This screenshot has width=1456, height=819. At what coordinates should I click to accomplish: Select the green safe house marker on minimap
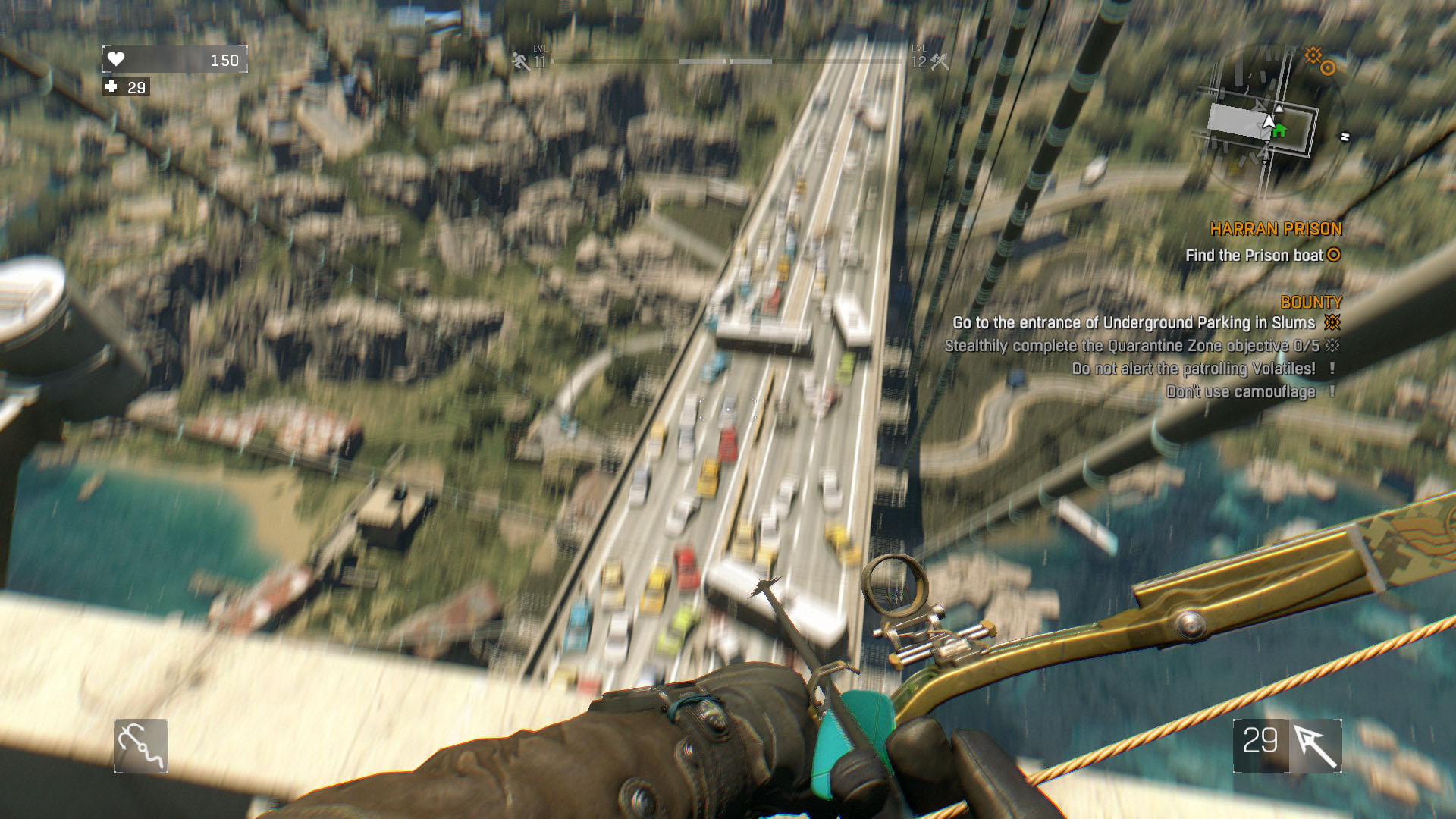click(1279, 130)
